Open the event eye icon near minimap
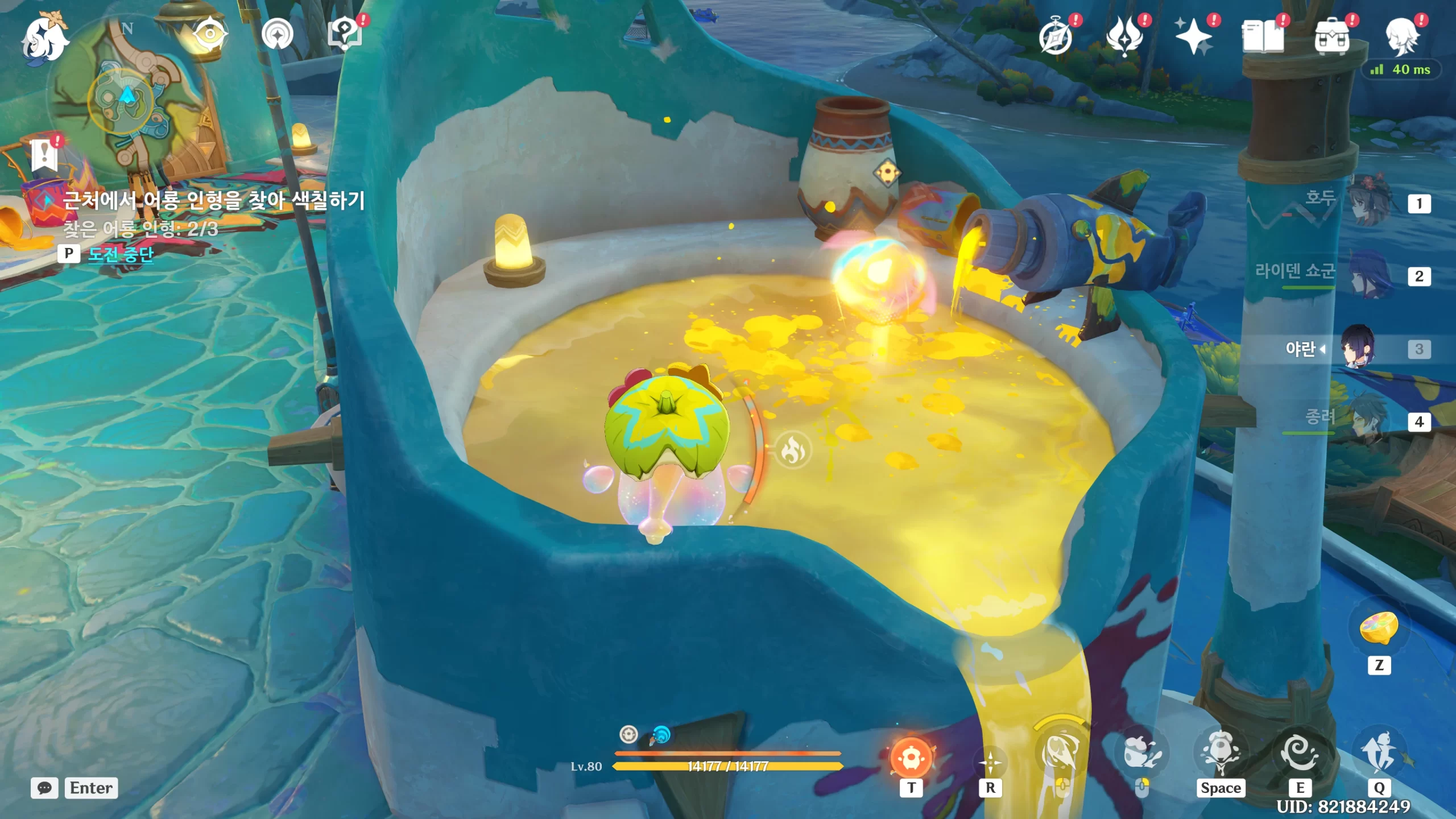1456x819 pixels. (209, 34)
